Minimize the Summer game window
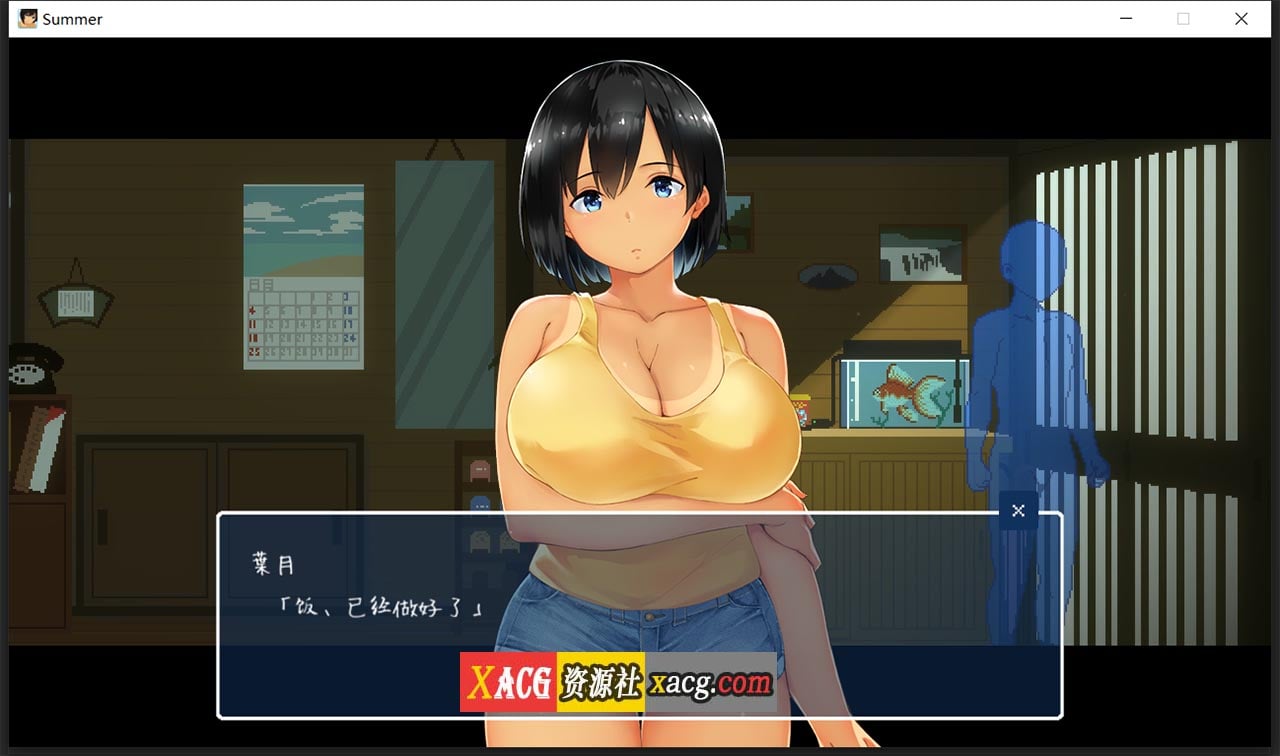 1126,19
